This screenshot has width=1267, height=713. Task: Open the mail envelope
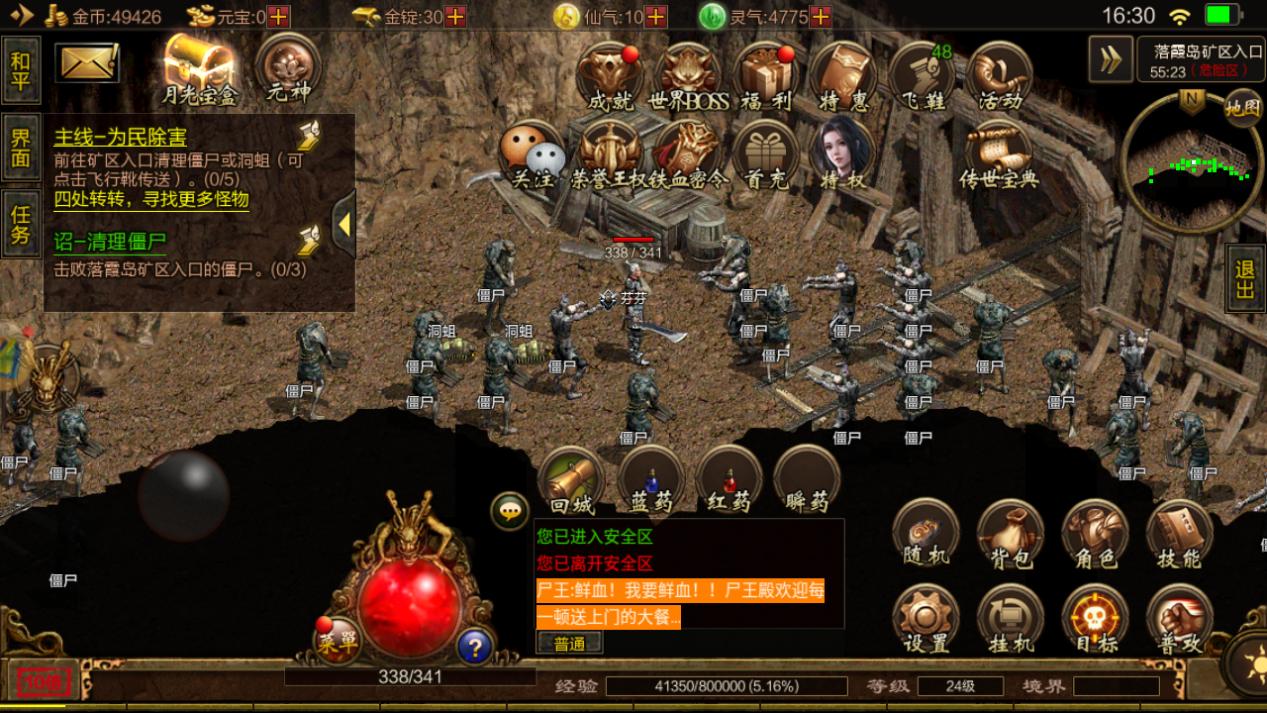(x=87, y=63)
